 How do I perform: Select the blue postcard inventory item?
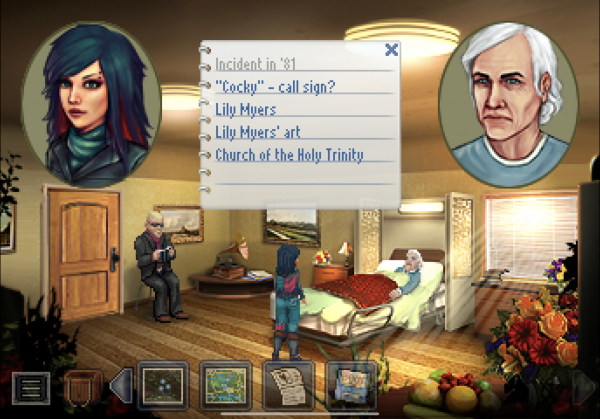351,384
